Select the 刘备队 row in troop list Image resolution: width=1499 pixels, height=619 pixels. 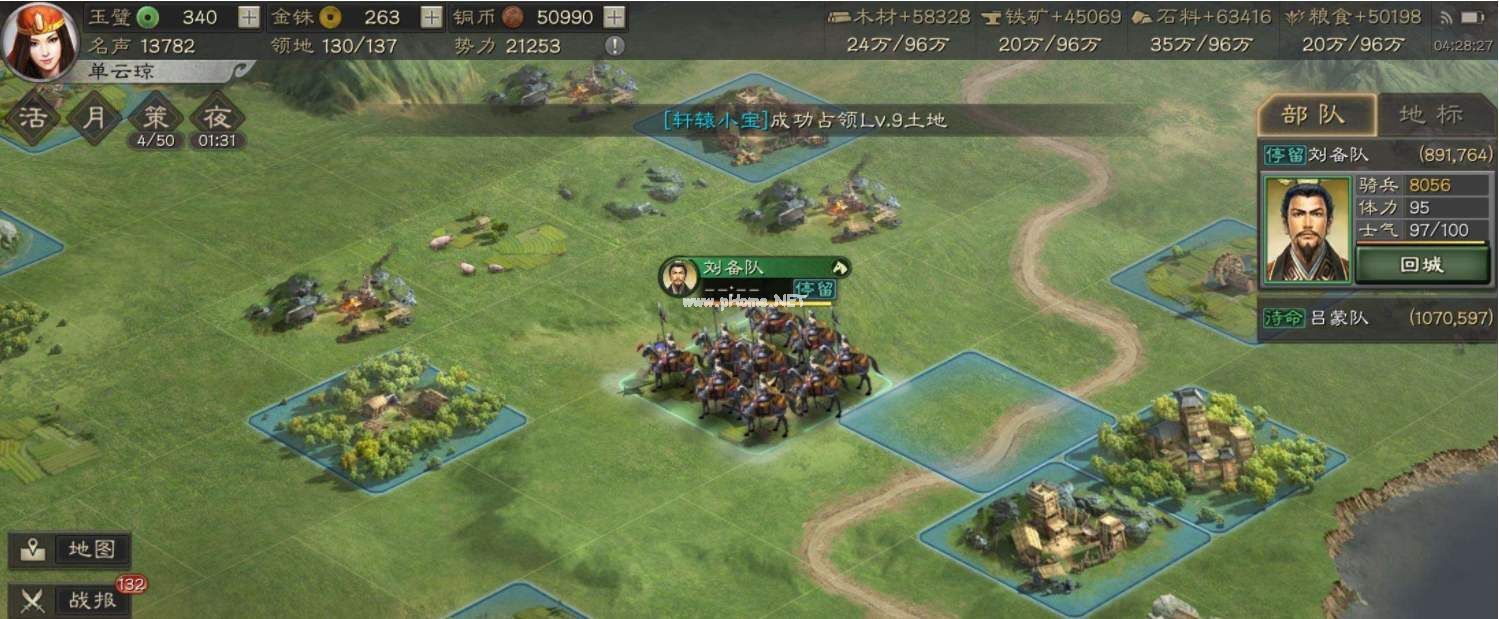1377,155
